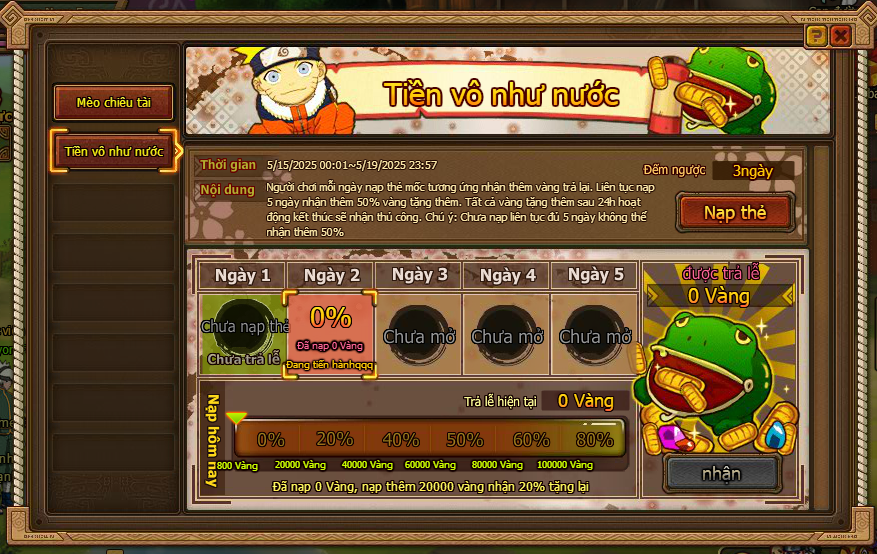Close the event window
This screenshot has height=554, width=877.
(840, 36)
